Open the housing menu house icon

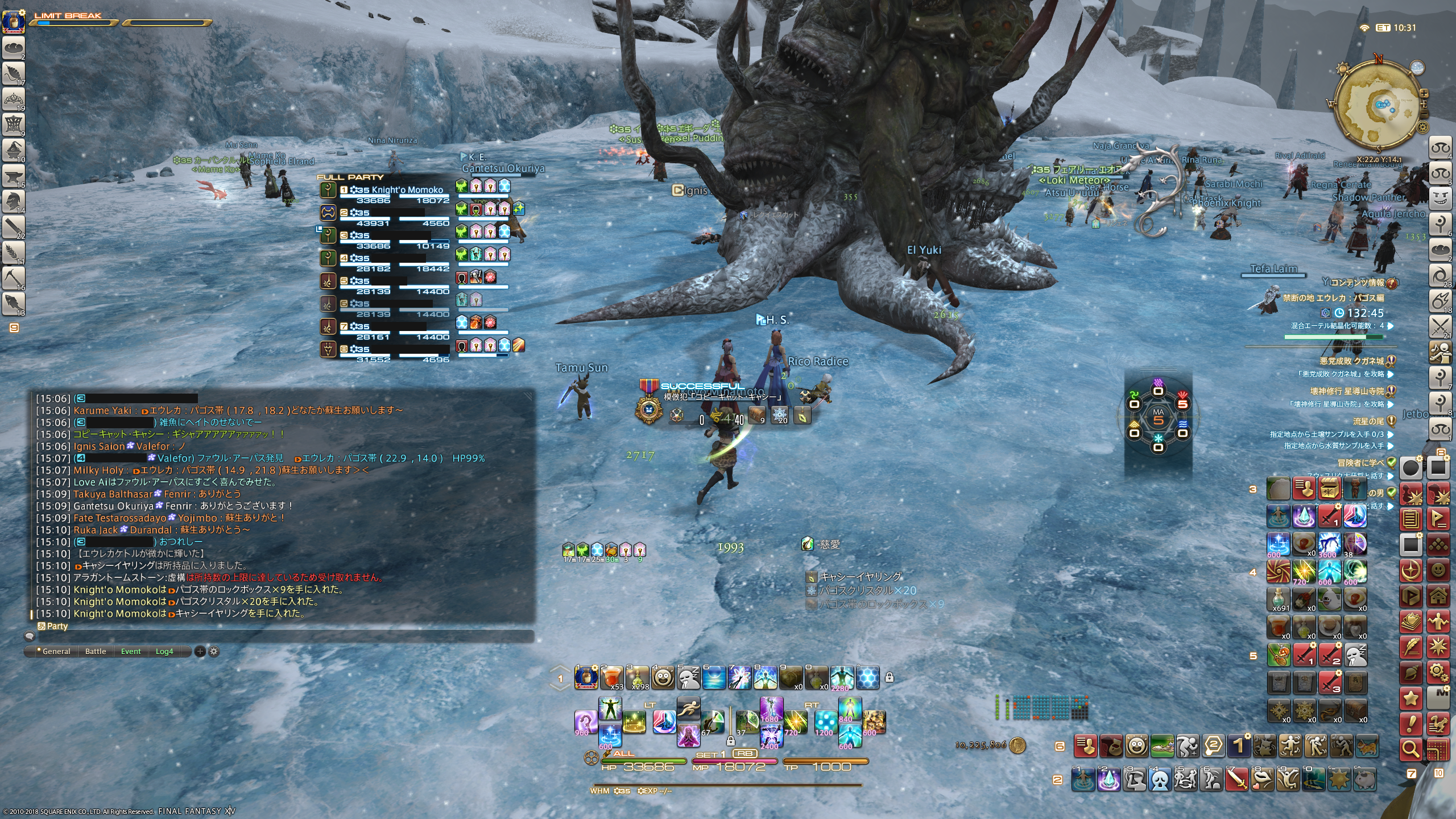tap(1438, 595)
